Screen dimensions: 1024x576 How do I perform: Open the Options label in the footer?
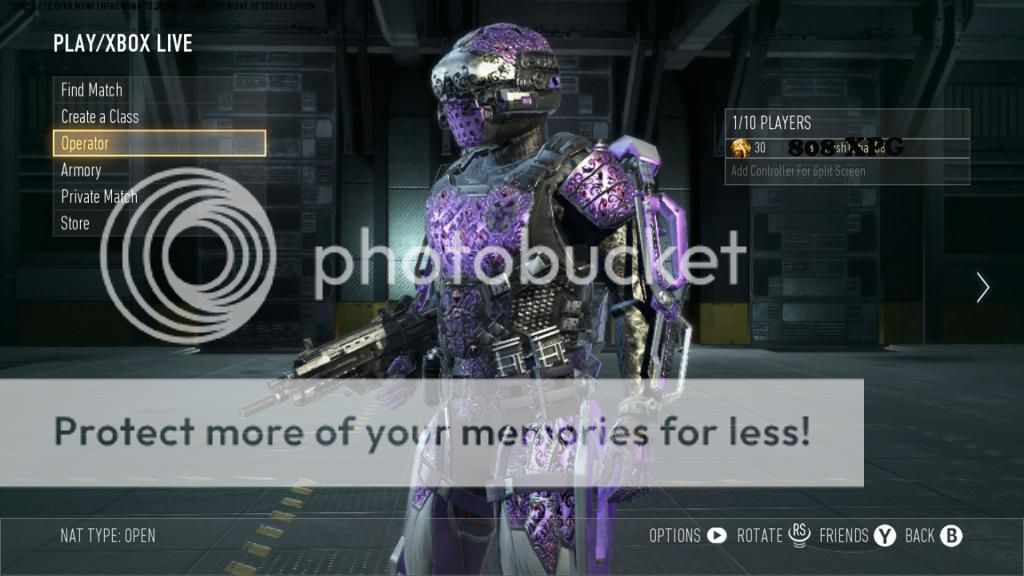[675, 536]
